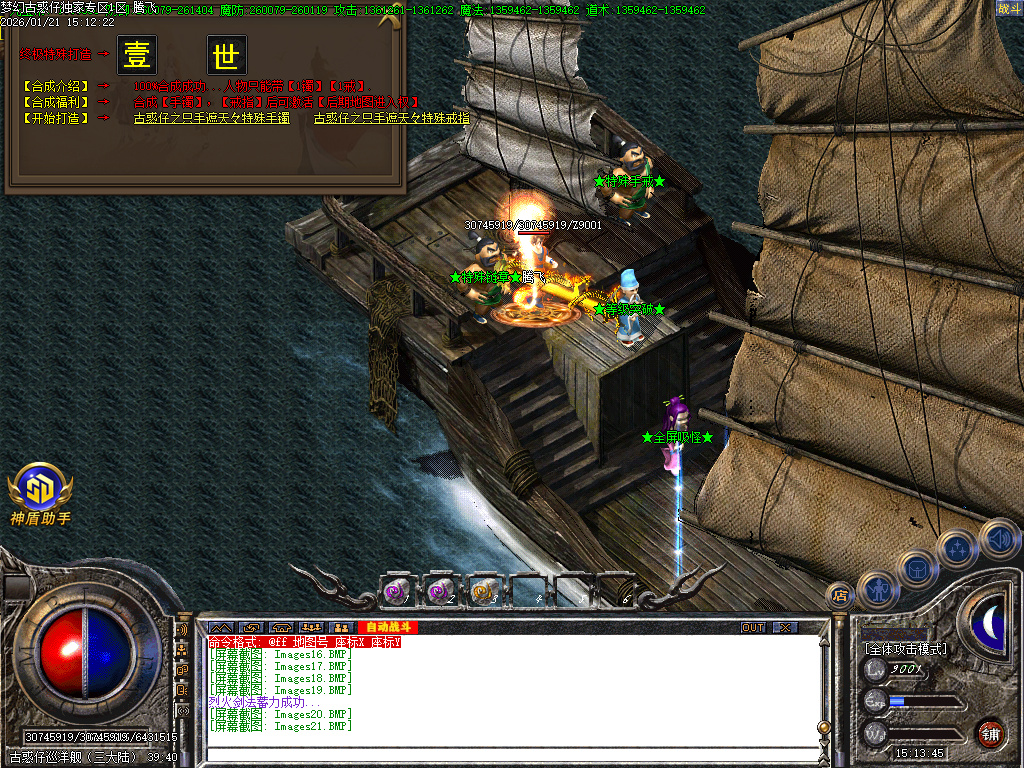Click the 壹 forging button

point(137,55)
